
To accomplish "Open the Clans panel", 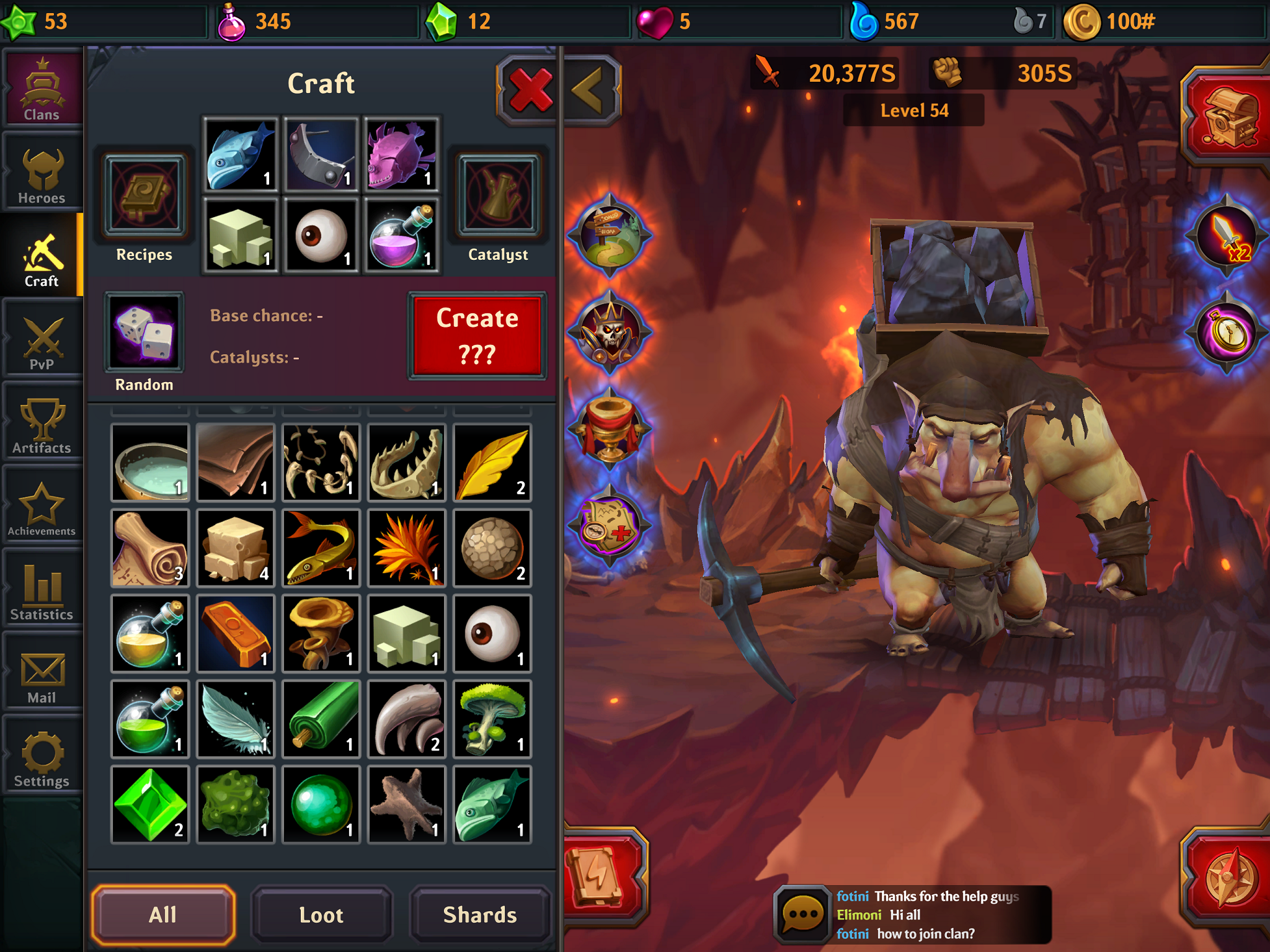I will tap(41, 87).
